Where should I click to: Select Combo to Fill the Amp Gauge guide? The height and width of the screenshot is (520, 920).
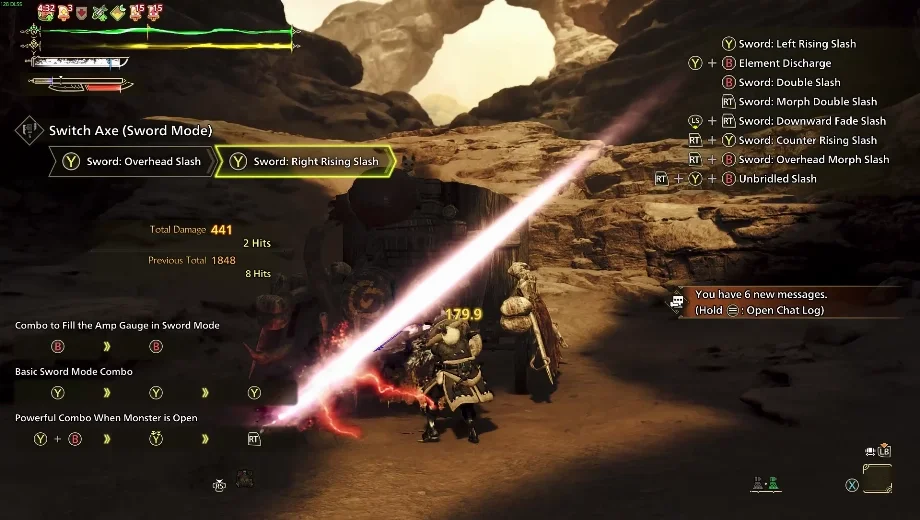117,326
